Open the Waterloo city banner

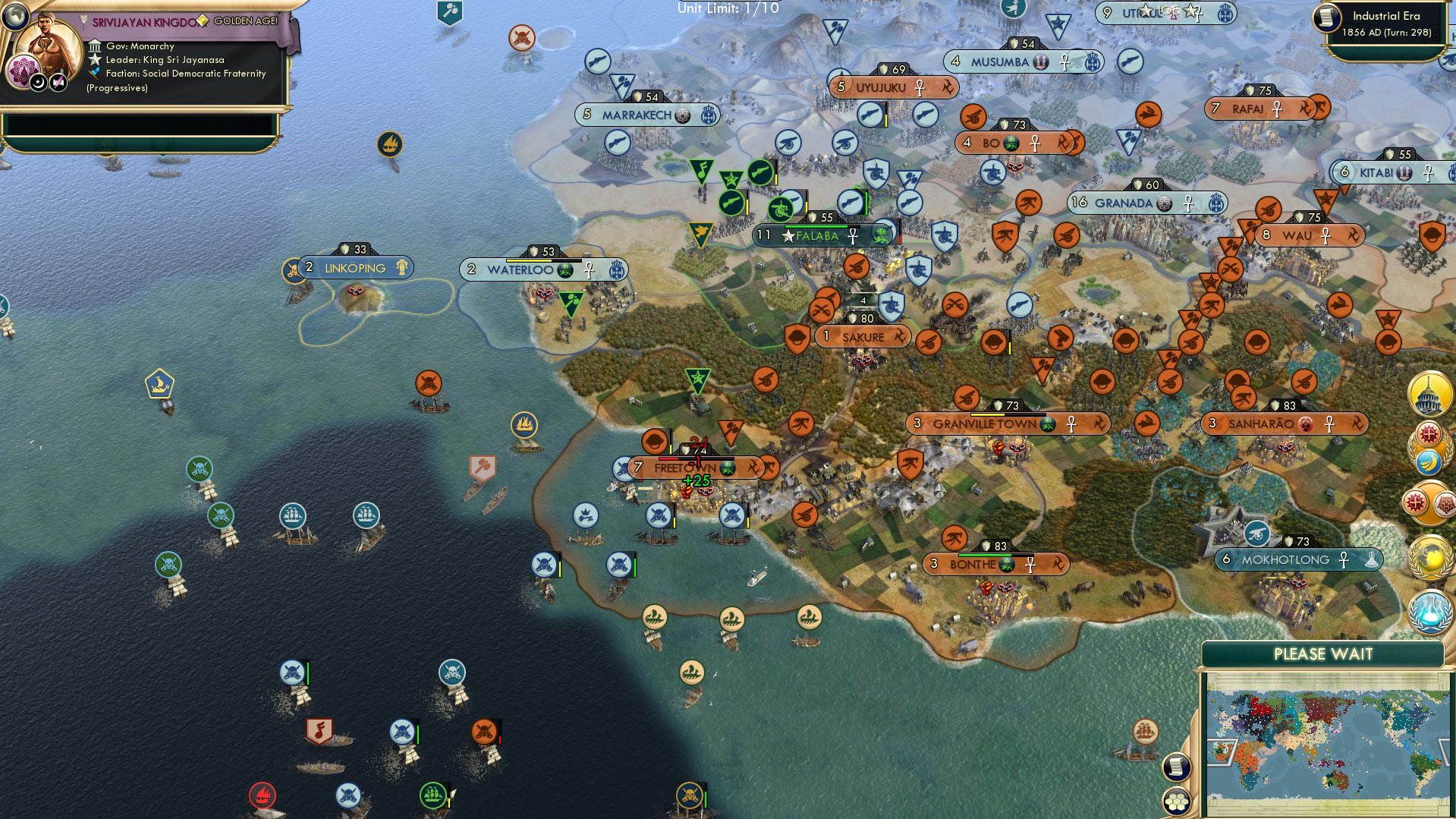coord(544,268)
